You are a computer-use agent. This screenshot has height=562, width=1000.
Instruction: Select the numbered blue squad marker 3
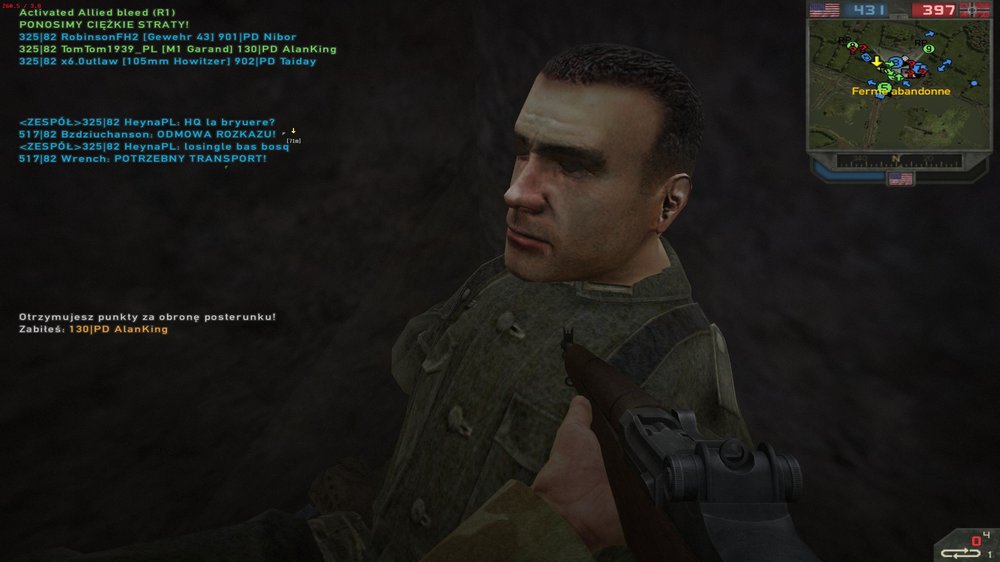[x=898, y=62]
